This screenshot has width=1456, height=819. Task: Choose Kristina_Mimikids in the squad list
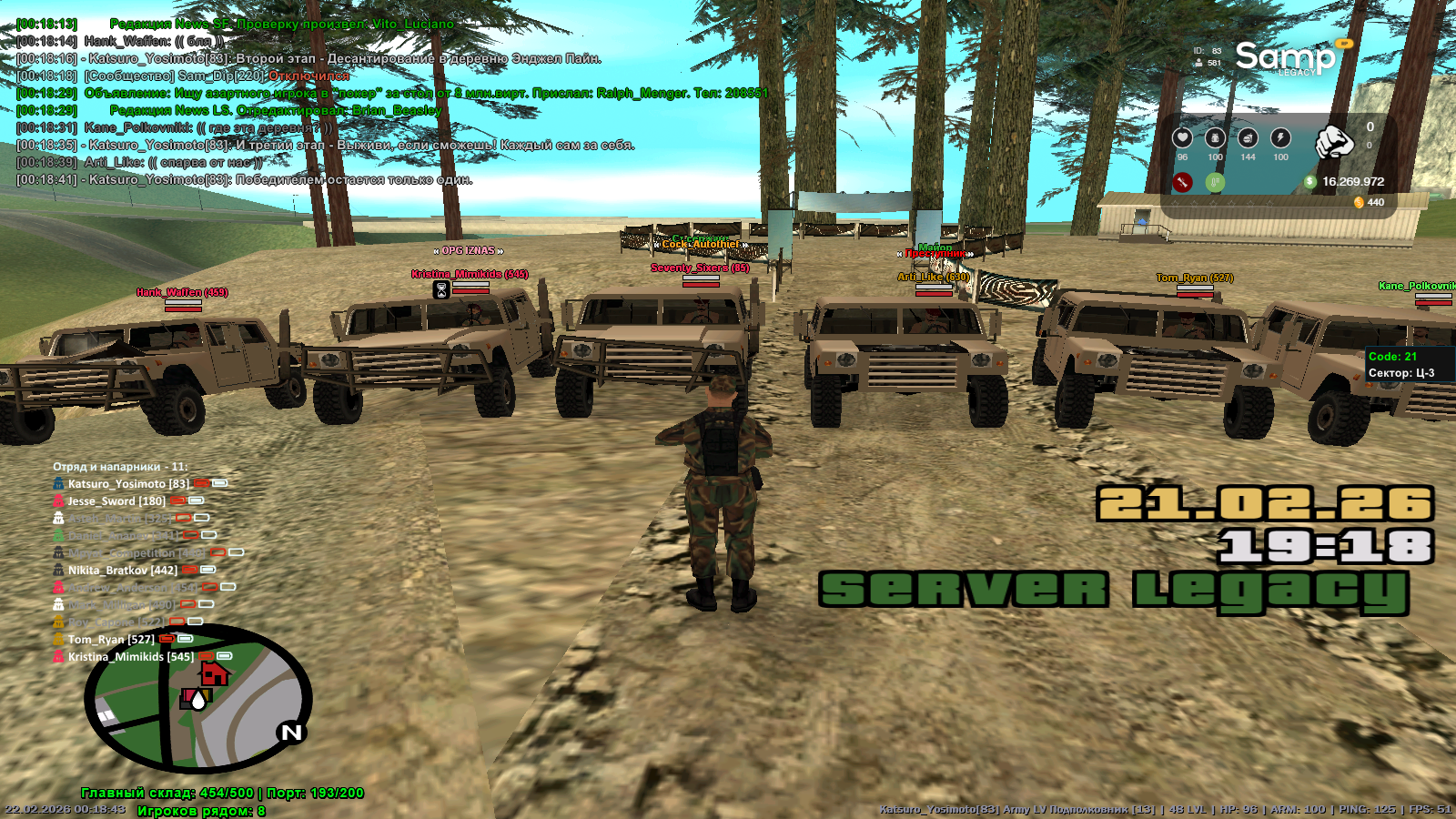130,657
